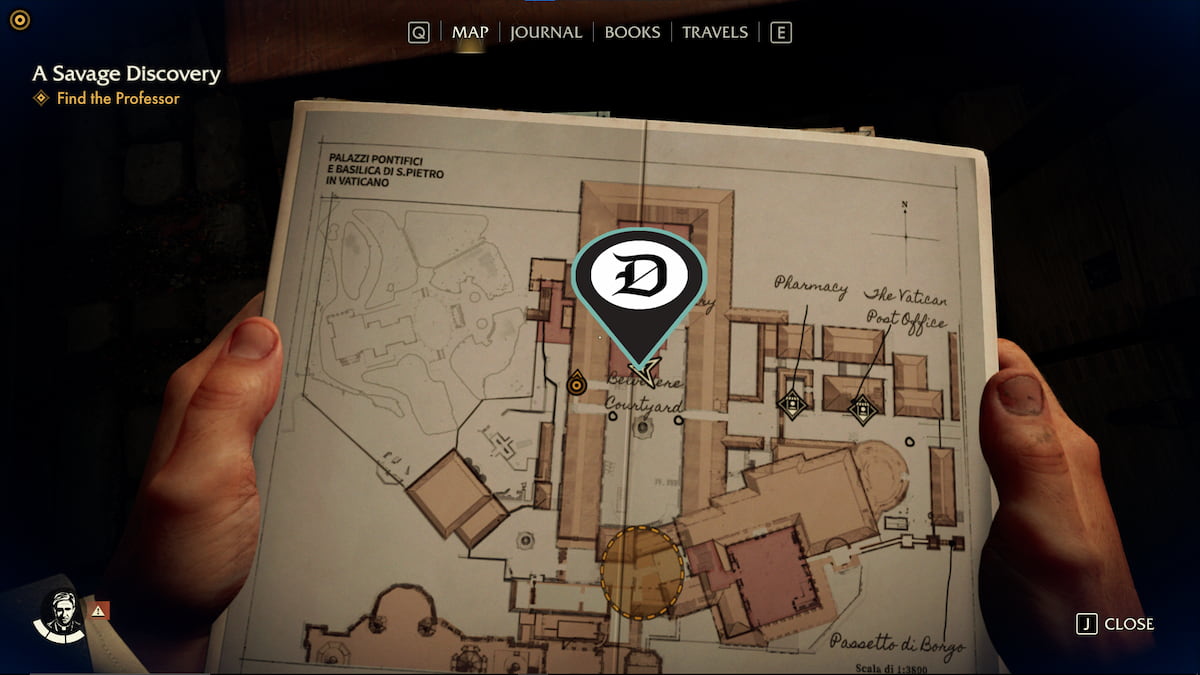The image size is (1200, 675).
Task: Open the Journal tab
Action: (546, 32)
